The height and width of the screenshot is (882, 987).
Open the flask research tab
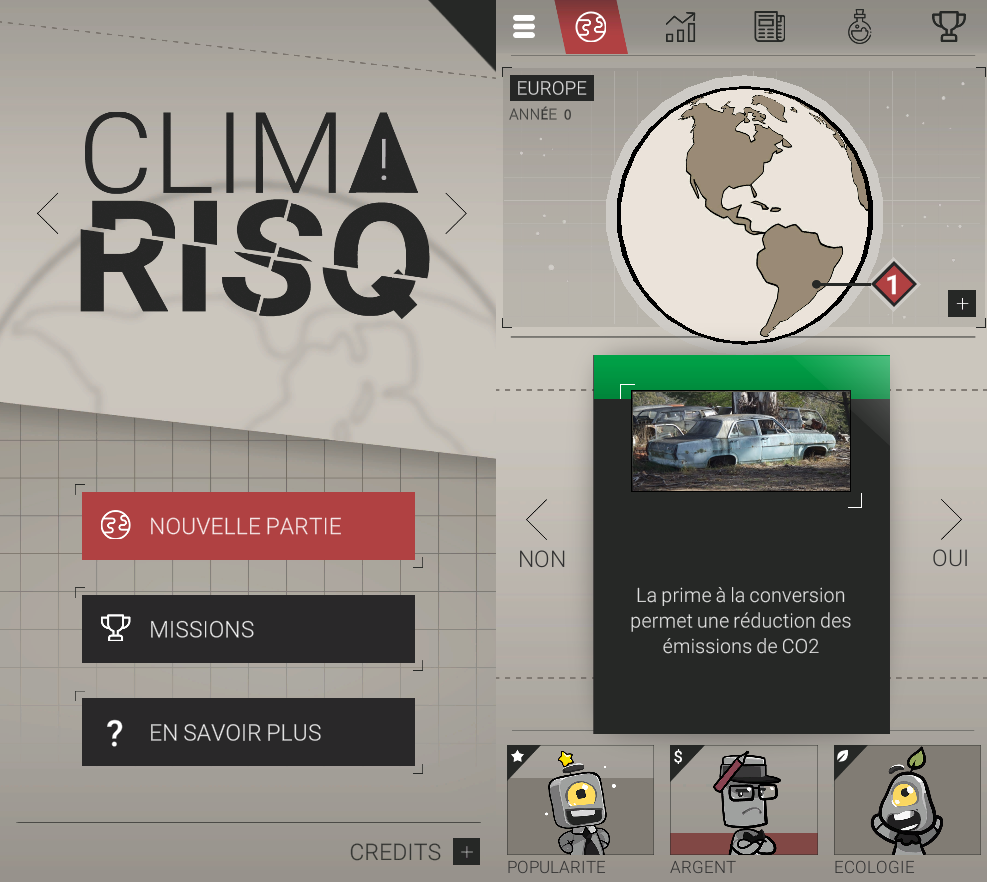click(x=859, y=27)
